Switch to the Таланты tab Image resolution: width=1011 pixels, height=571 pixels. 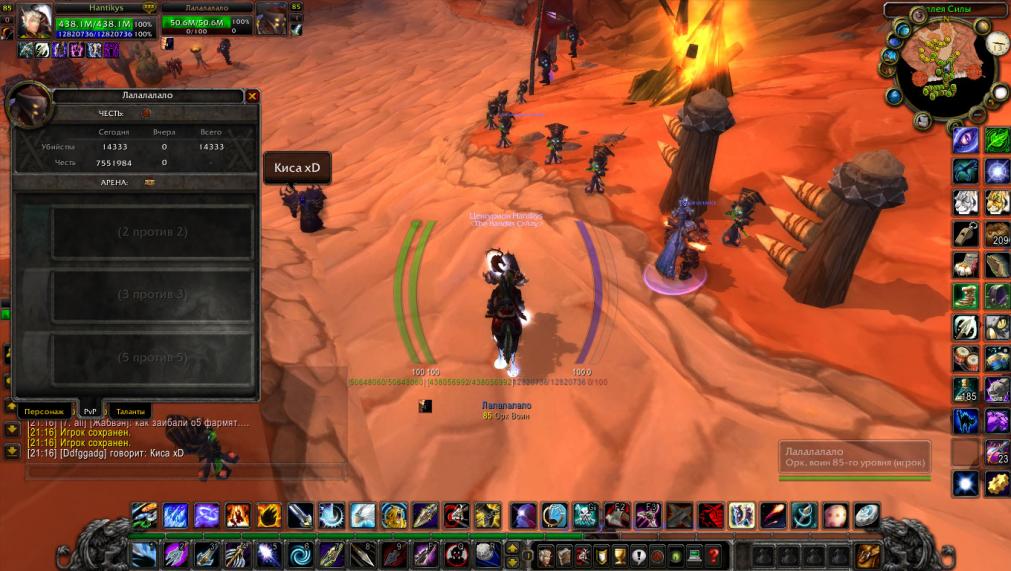[x=130, y=411]
